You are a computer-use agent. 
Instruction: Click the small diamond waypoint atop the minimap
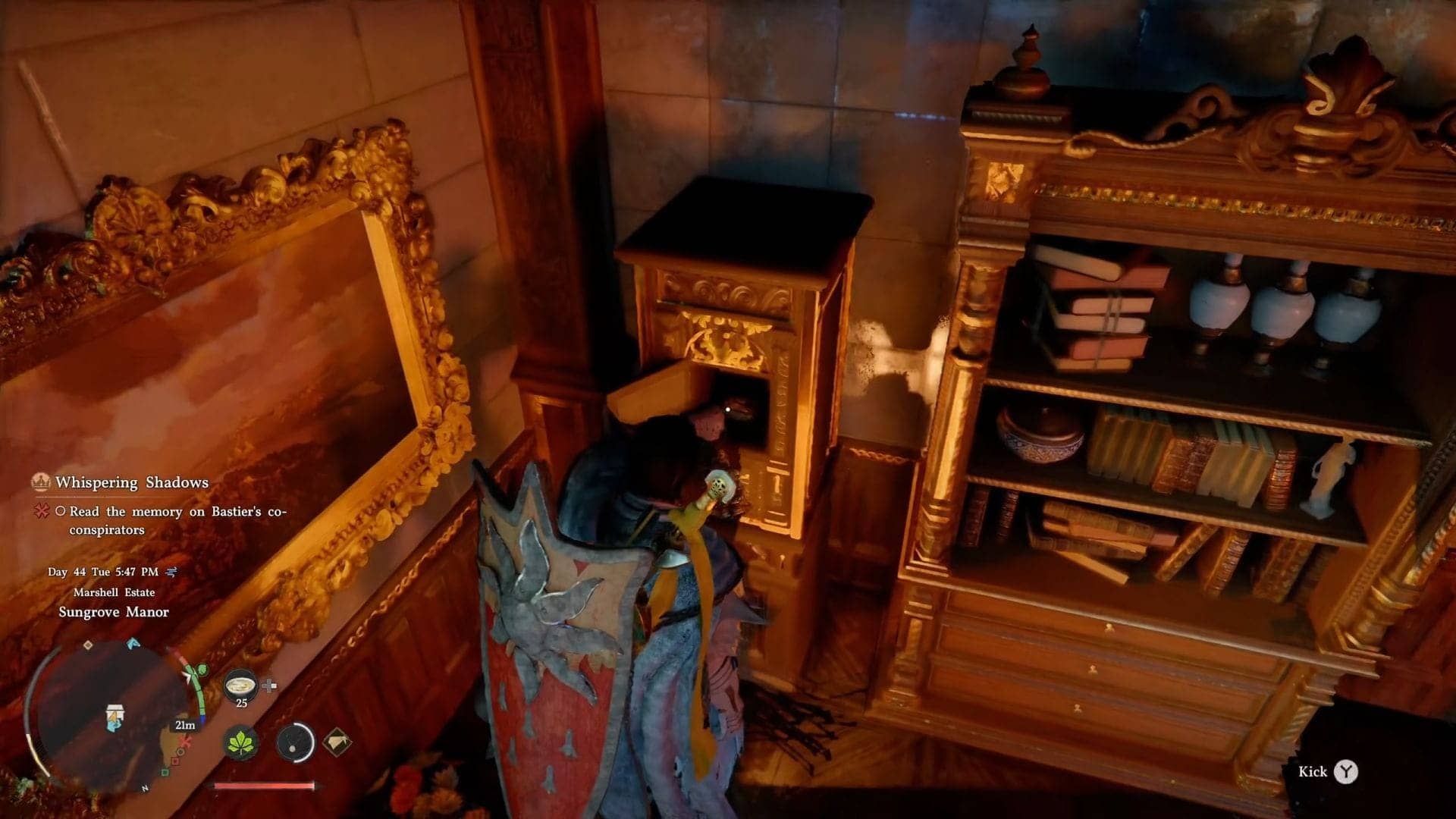click(88, 645)
